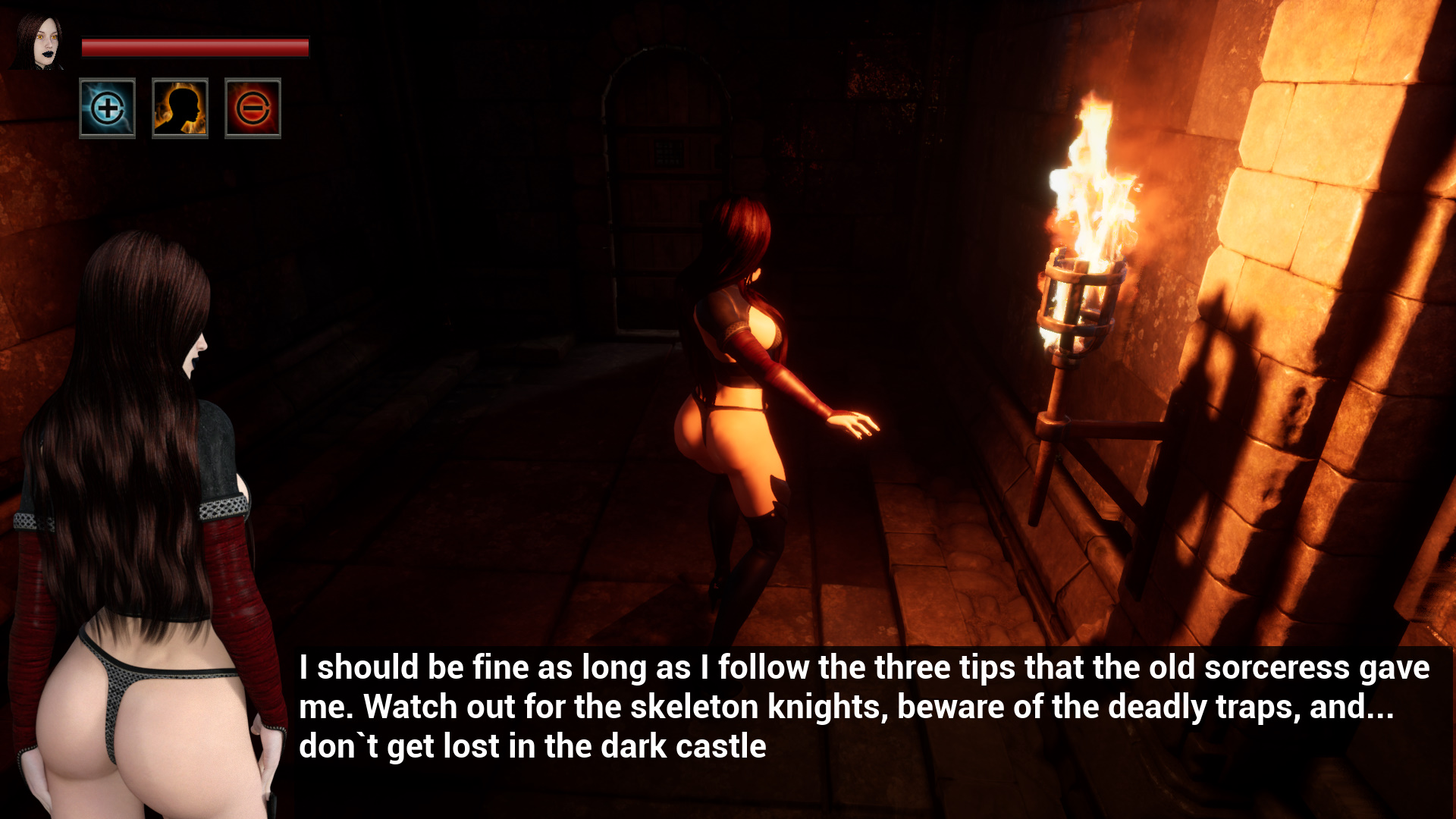This screenshot has height=819, width=1456.
Task: Select the red minus ability icon
Action: pos(253,108)
